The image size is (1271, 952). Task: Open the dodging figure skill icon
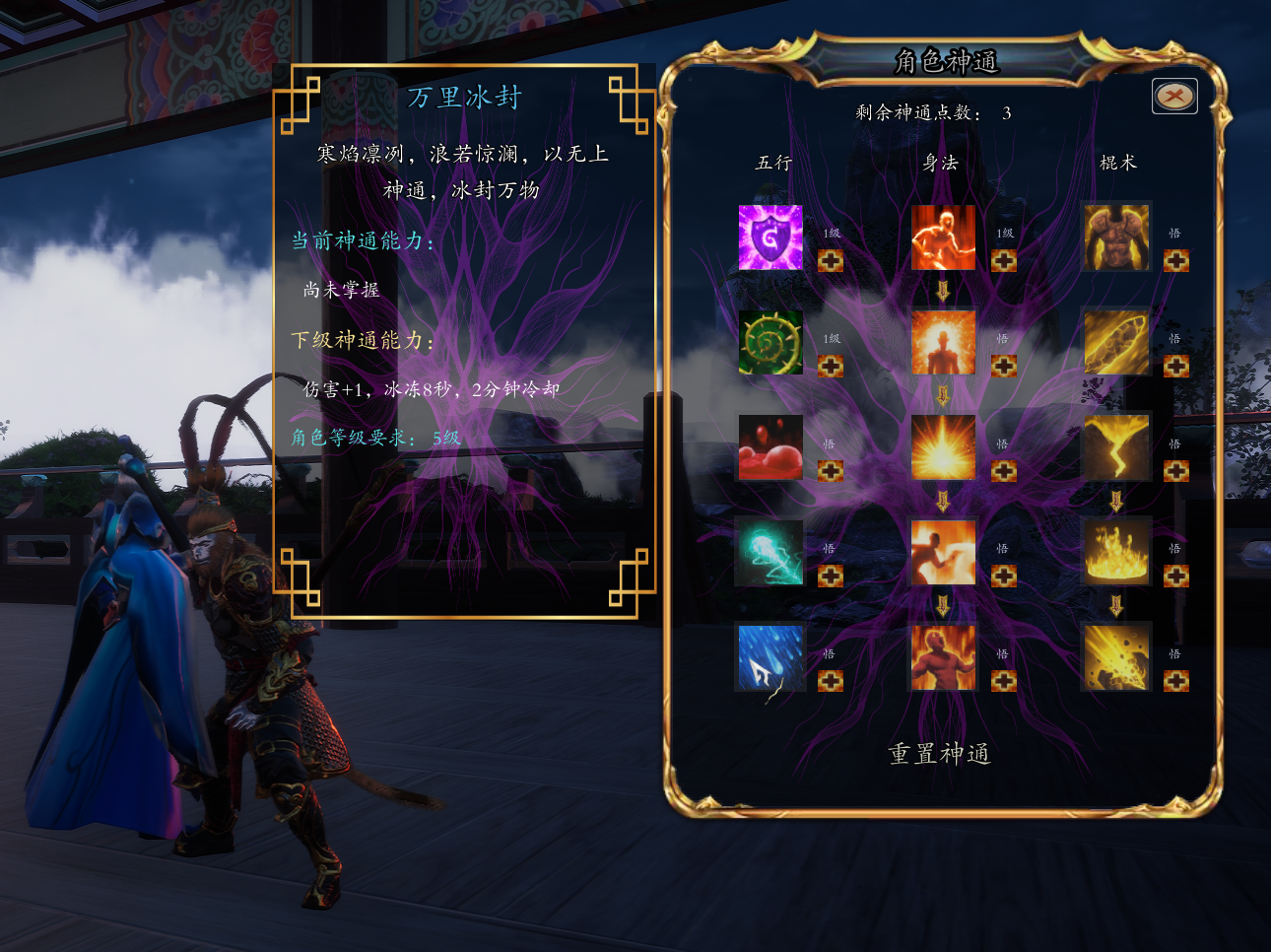tap(943, 552)
